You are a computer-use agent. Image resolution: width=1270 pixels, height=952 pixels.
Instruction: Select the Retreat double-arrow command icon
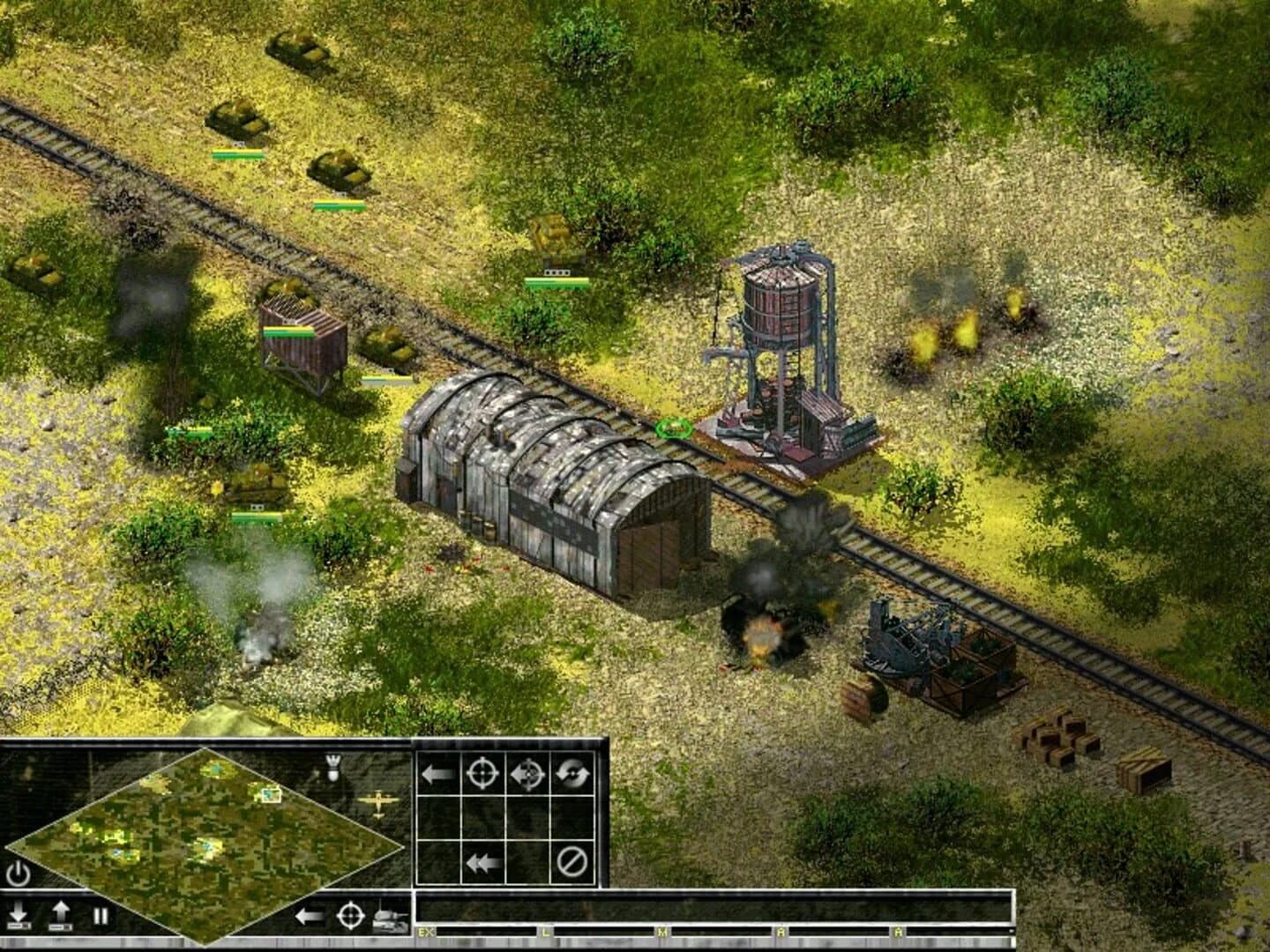point(482,861)
